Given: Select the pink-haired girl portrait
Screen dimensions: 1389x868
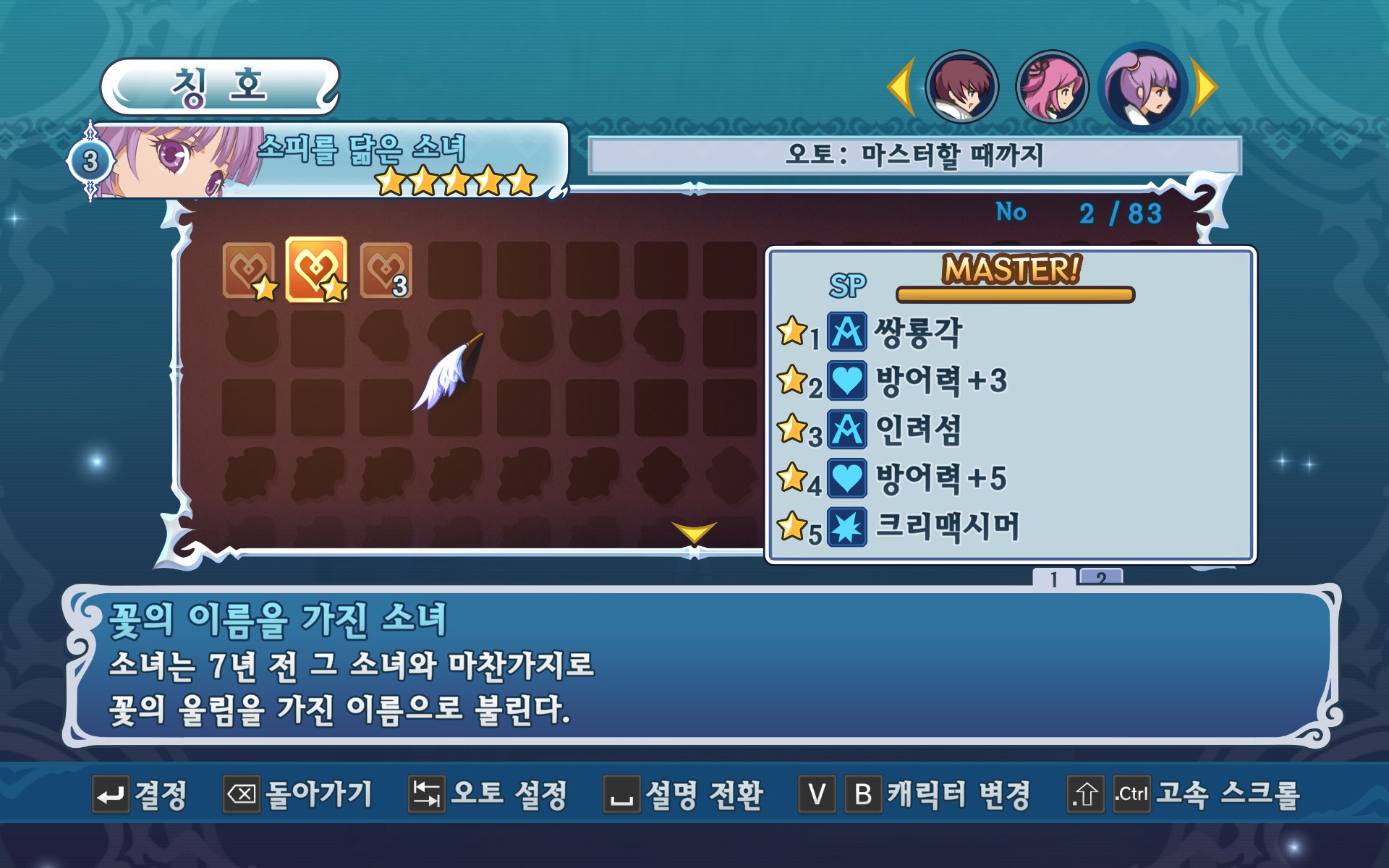Looking at the screenshot, I should [1052, 87].
